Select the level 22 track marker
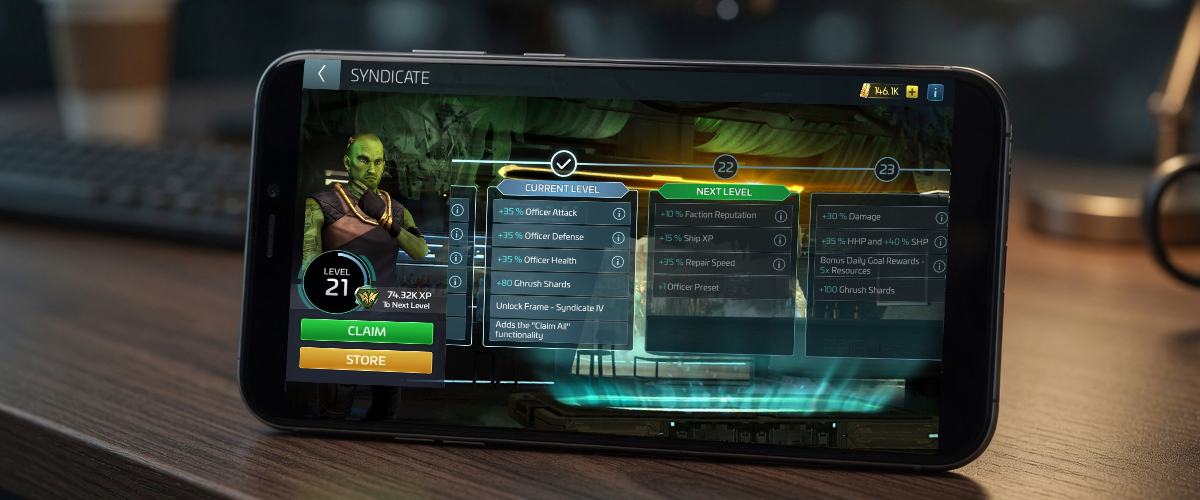Screen dimensions: 1200x500 pyautogui.click(x=725, y=167)
